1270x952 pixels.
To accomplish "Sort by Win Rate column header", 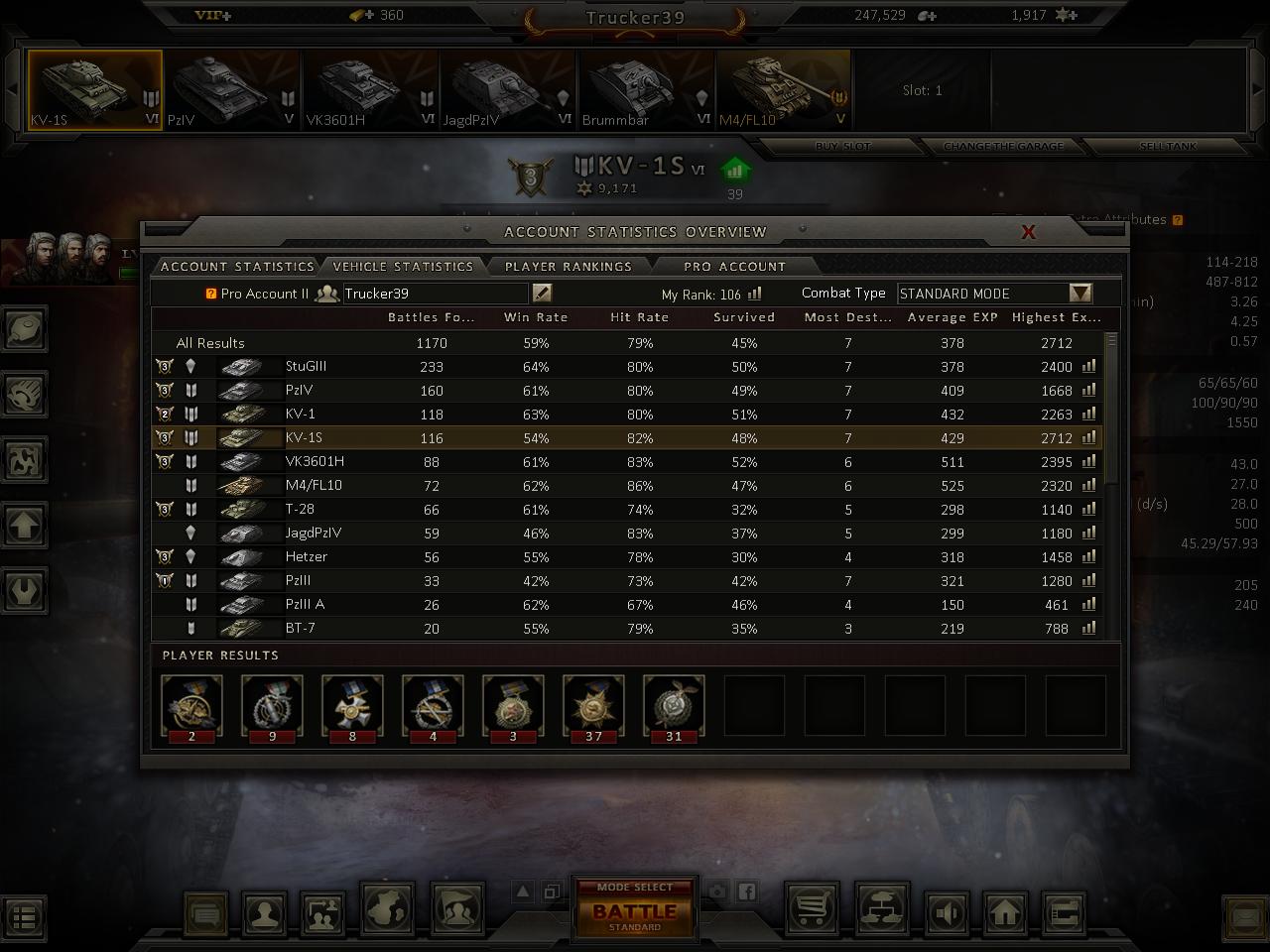I will point(536,317).
